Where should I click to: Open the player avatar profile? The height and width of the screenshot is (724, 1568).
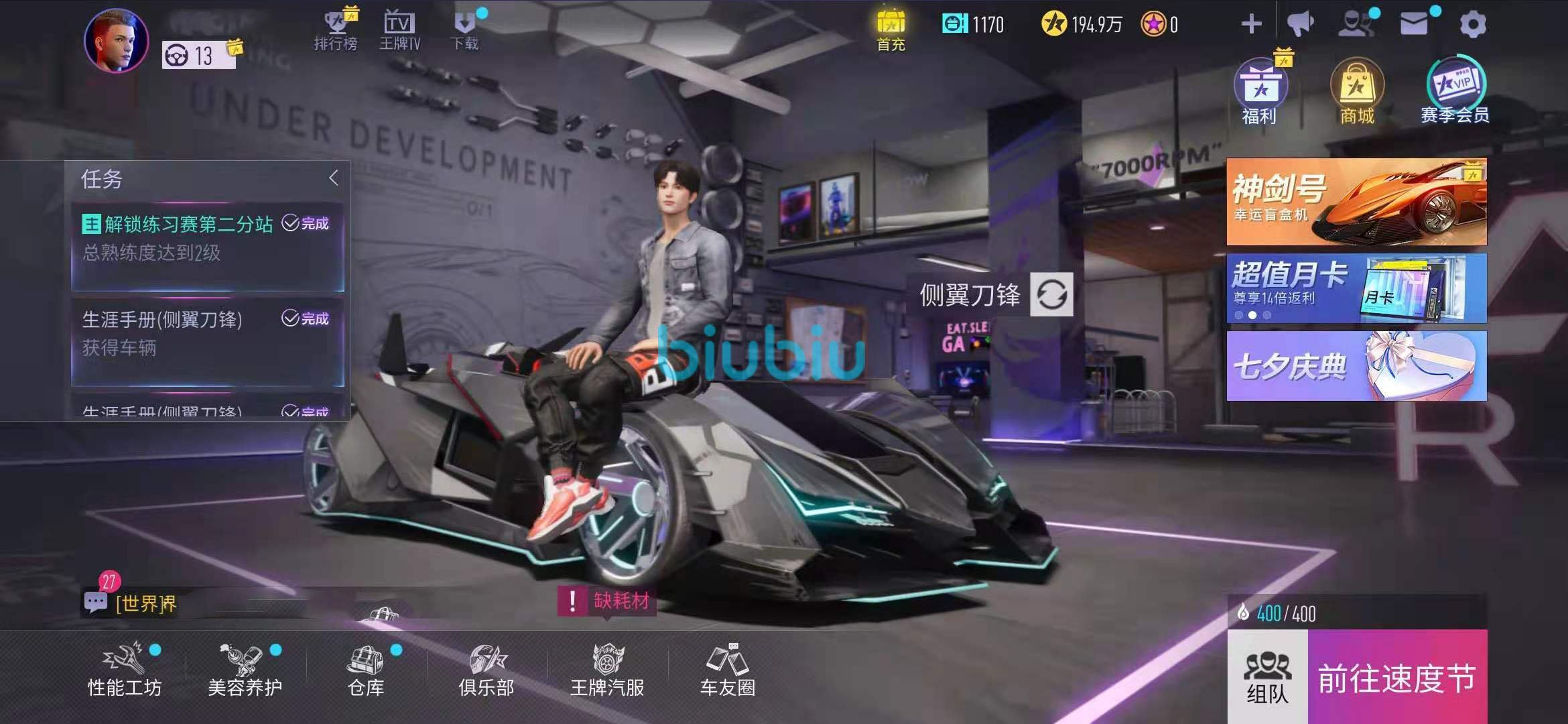click(x=116, y=40)
